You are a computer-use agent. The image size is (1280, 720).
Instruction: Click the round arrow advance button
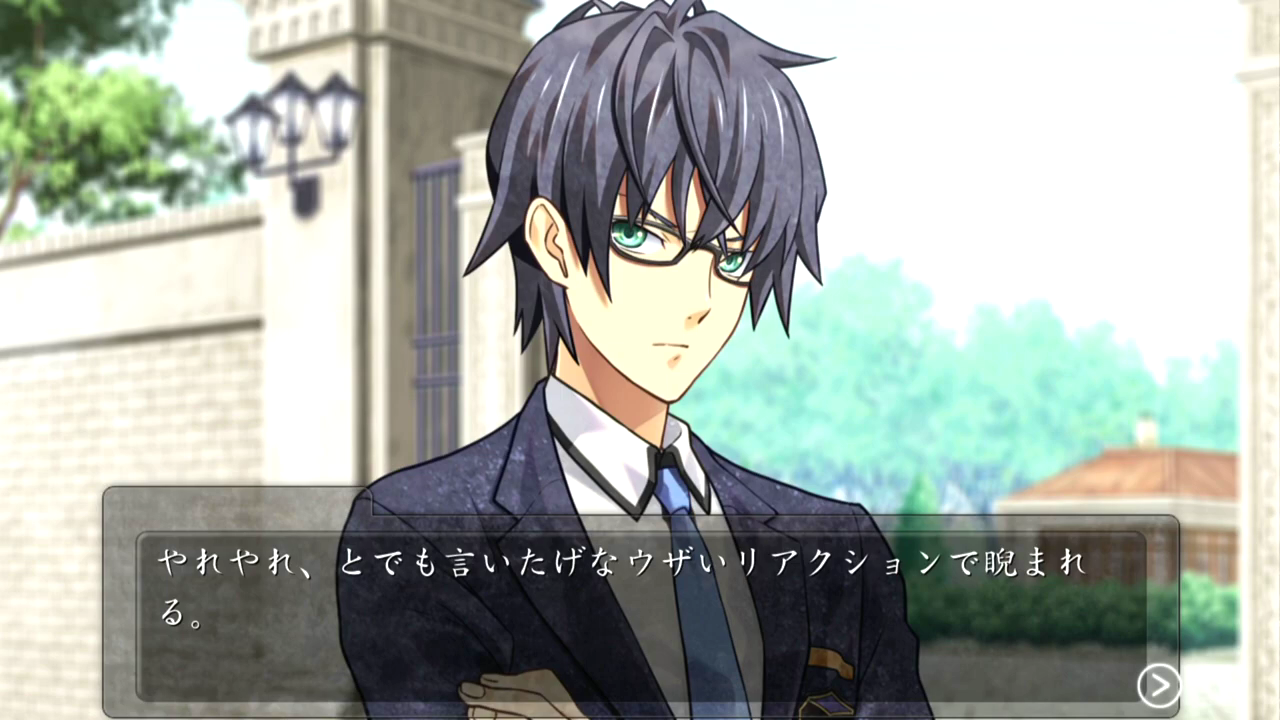coord(1158,686)
